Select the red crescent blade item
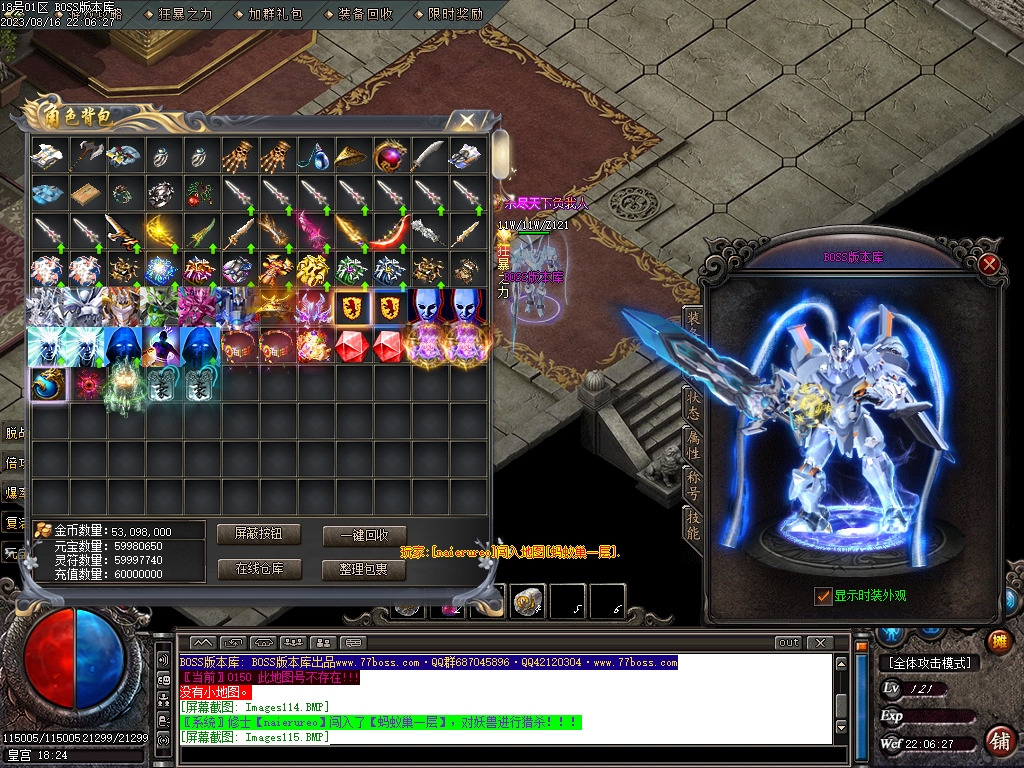Image resolution: width=1024 pixels, height=768 pixels. pos(391,231)
